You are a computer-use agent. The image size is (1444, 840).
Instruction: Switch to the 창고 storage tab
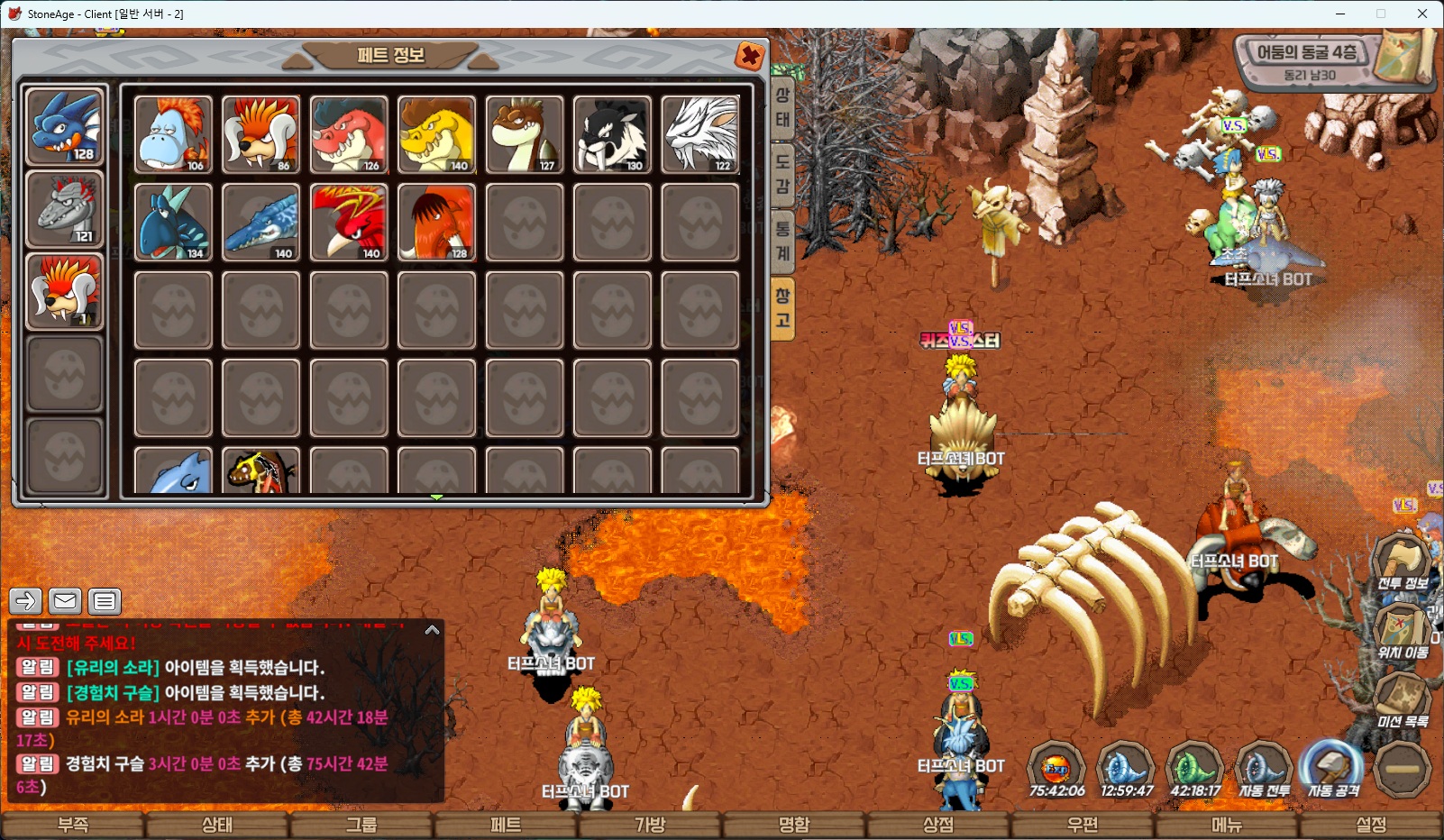(782, 308)
